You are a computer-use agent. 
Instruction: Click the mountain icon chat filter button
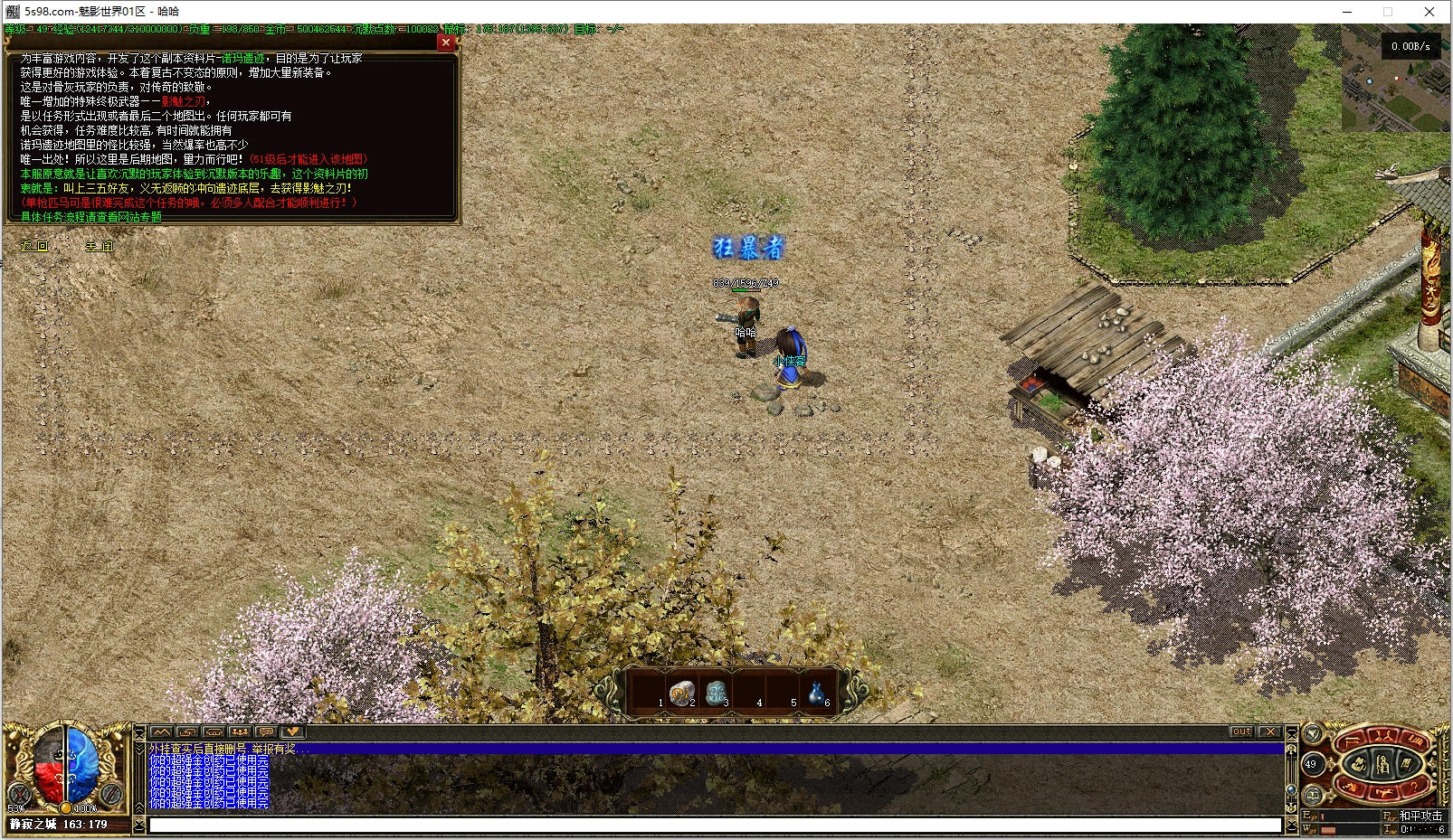[161, 731]
